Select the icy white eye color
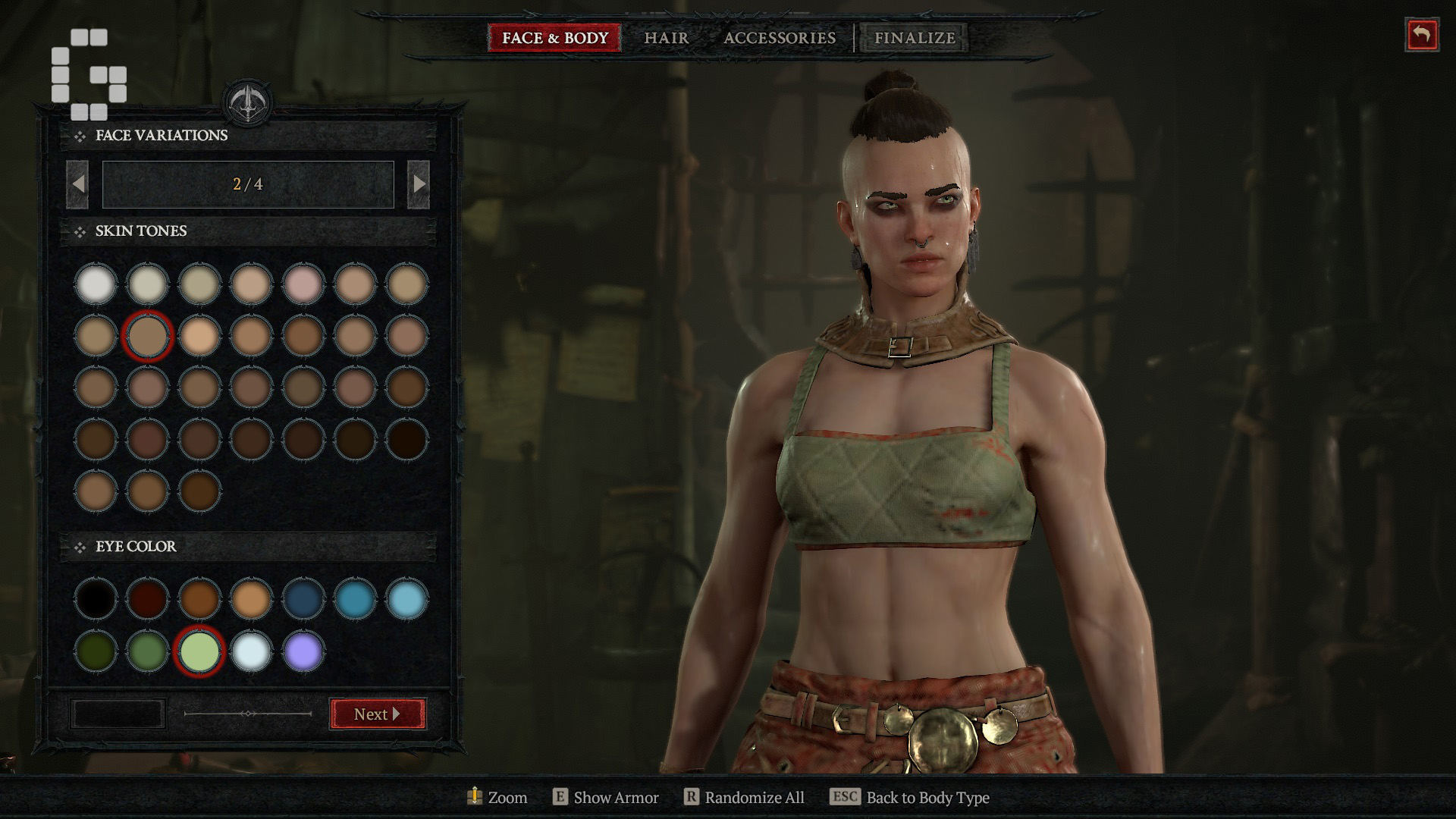This screenshot has height=819, width=1456. [251, 651]
